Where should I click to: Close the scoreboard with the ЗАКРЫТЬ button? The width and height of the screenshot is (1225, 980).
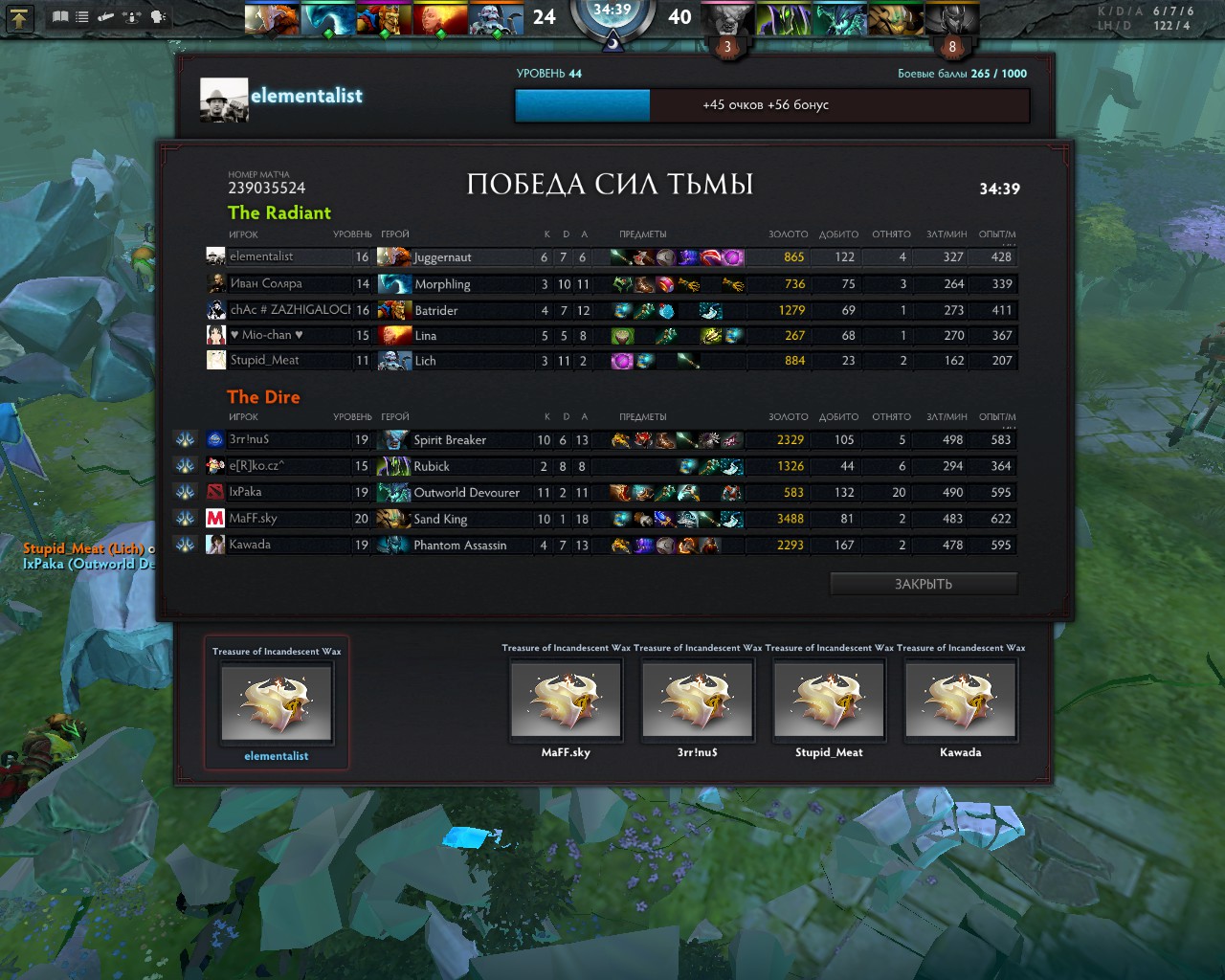[x=924, y=584]
